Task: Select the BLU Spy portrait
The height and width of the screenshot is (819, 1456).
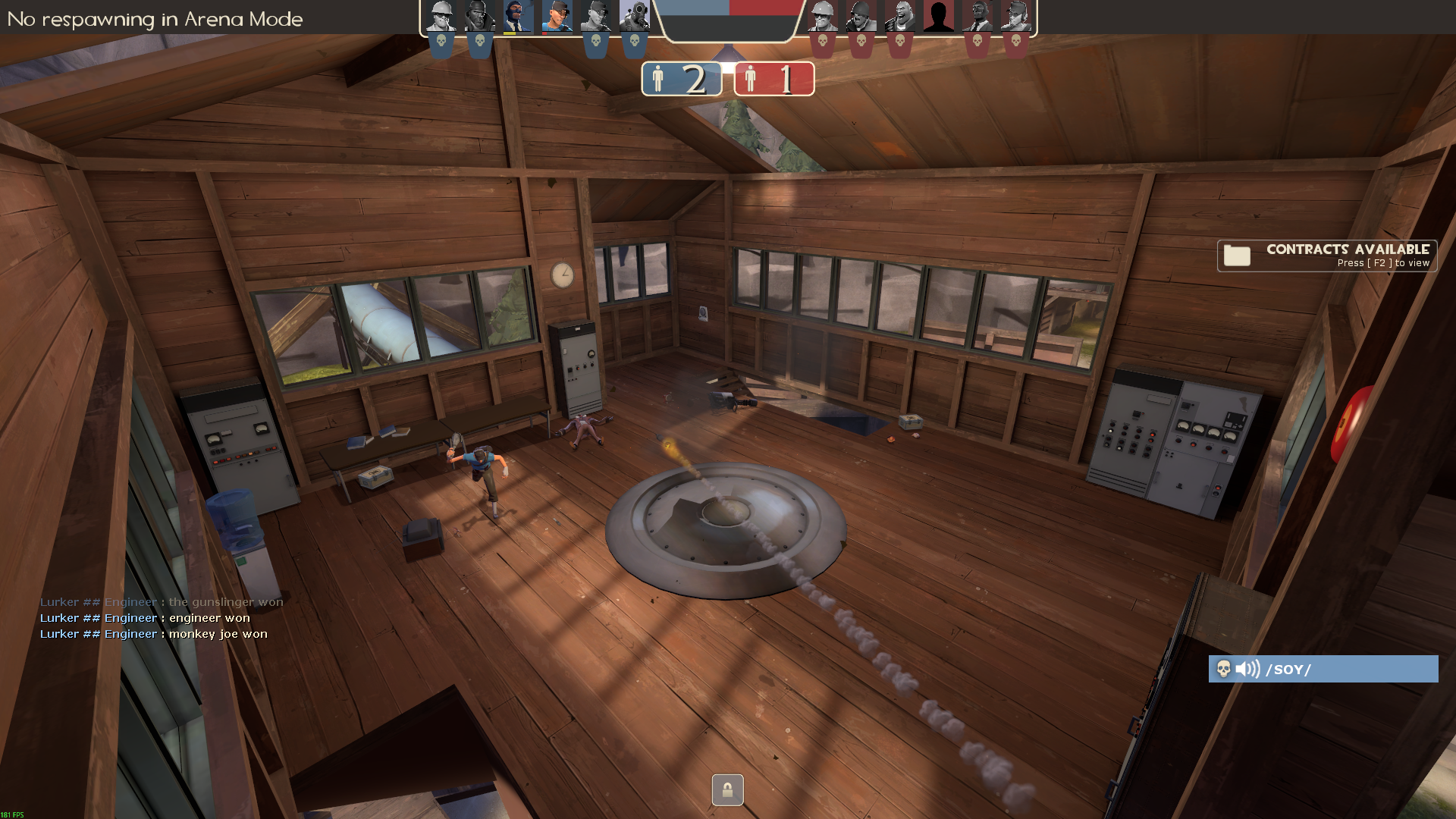Action: click(x=519, y=17)
